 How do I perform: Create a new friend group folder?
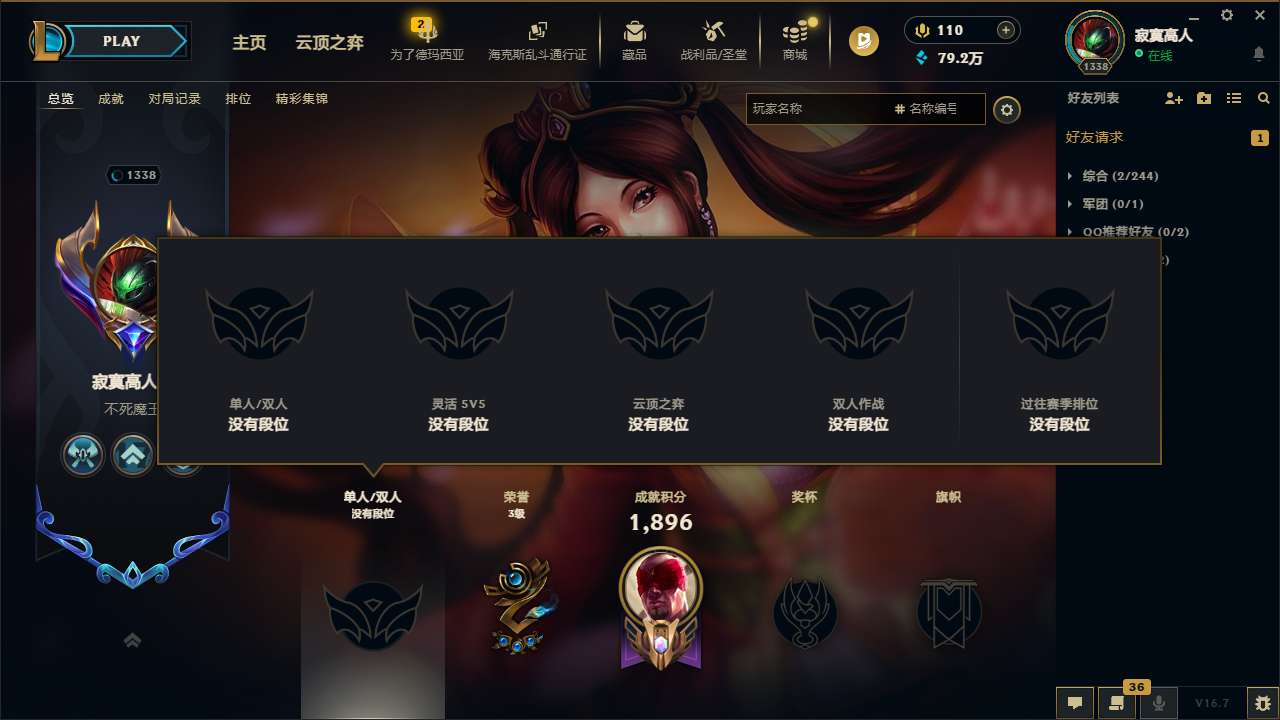[x=1203, y=98]
